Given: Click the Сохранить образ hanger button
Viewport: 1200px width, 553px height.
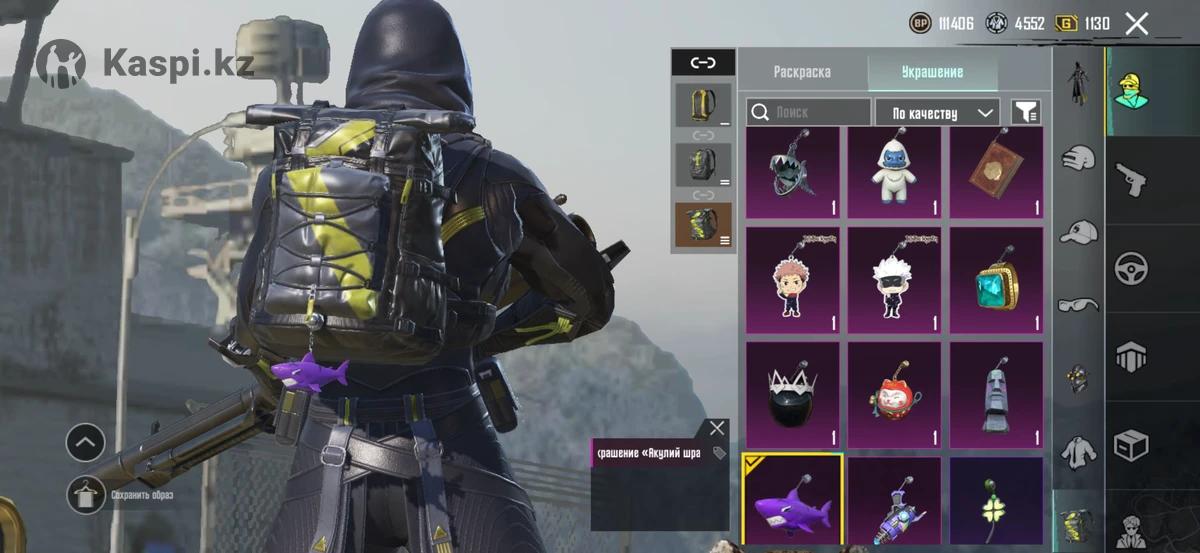Looking at the screenshot, I should pos(86,495).
